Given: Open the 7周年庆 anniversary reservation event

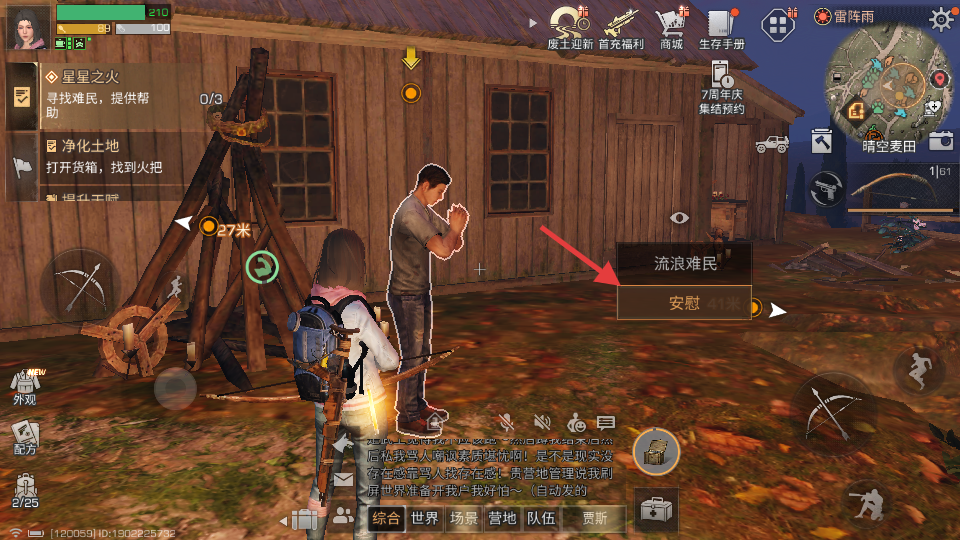Looking at the screenshot, I should point(722,84).
